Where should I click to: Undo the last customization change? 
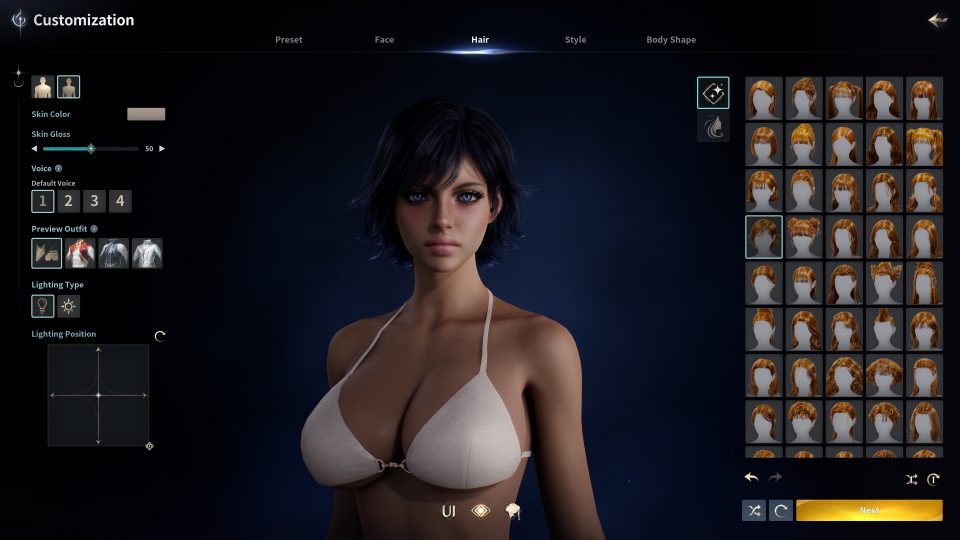(752, 478)
